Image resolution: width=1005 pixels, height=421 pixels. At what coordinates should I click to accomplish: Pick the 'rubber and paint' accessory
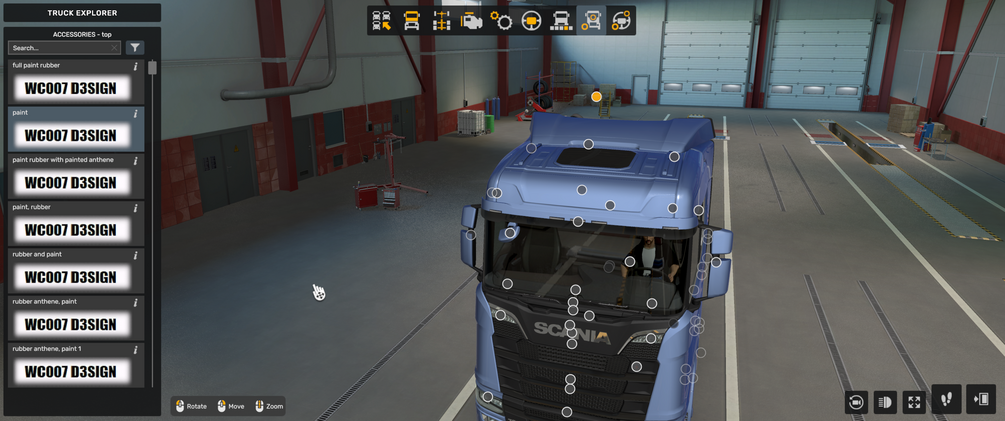pyautogui.click(x=71, y=277)
